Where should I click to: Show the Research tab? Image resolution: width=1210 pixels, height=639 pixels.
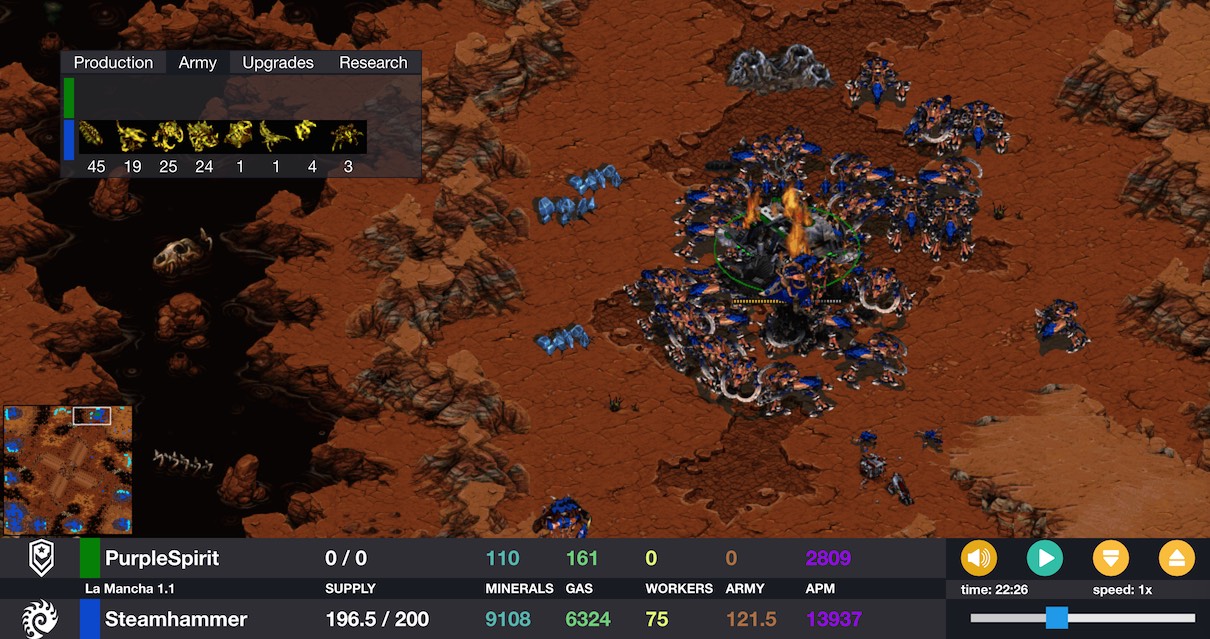[x=373, y=62]
